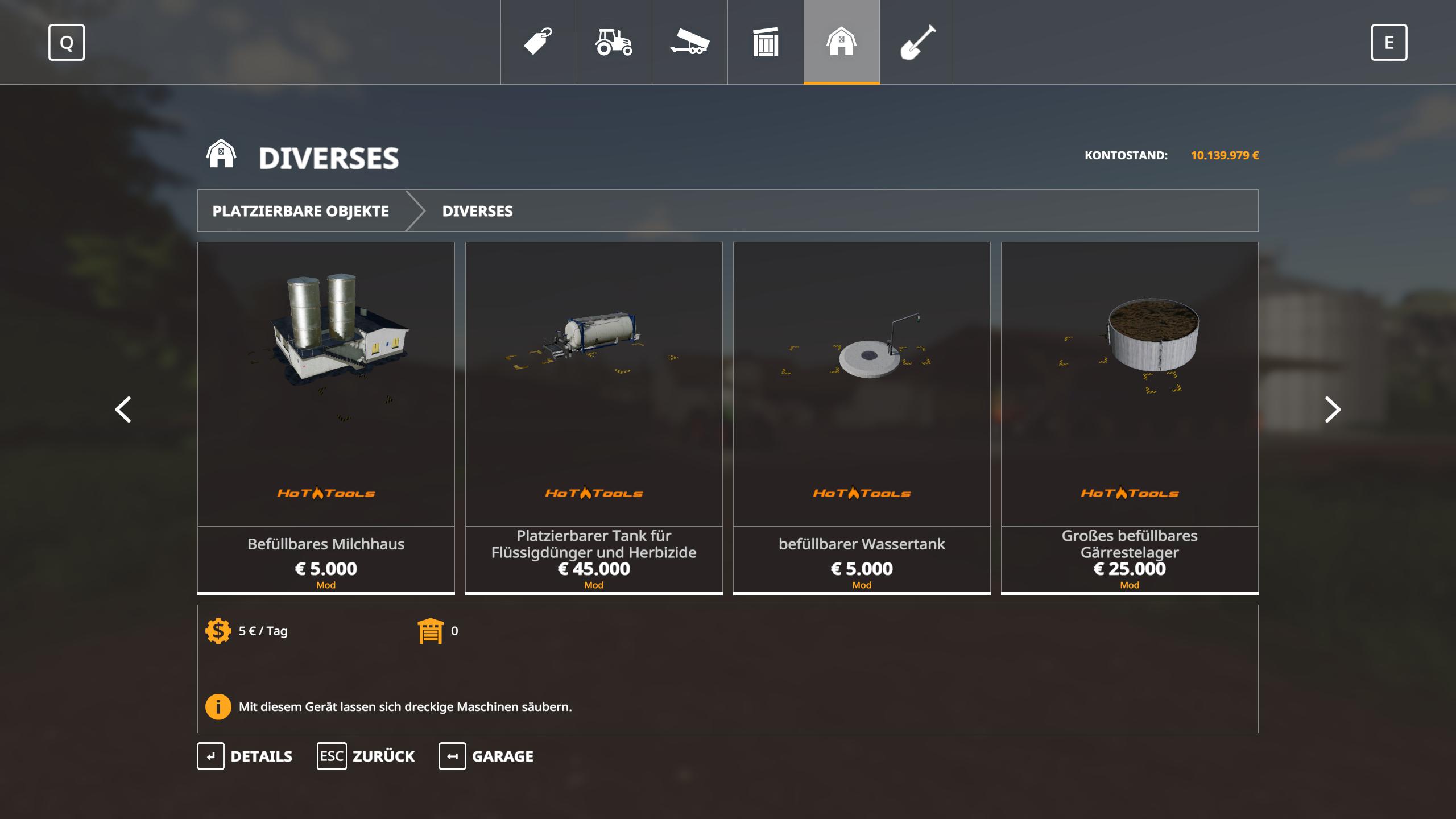
Task: Open the barn placeables tab
Action: click(841, 42)
